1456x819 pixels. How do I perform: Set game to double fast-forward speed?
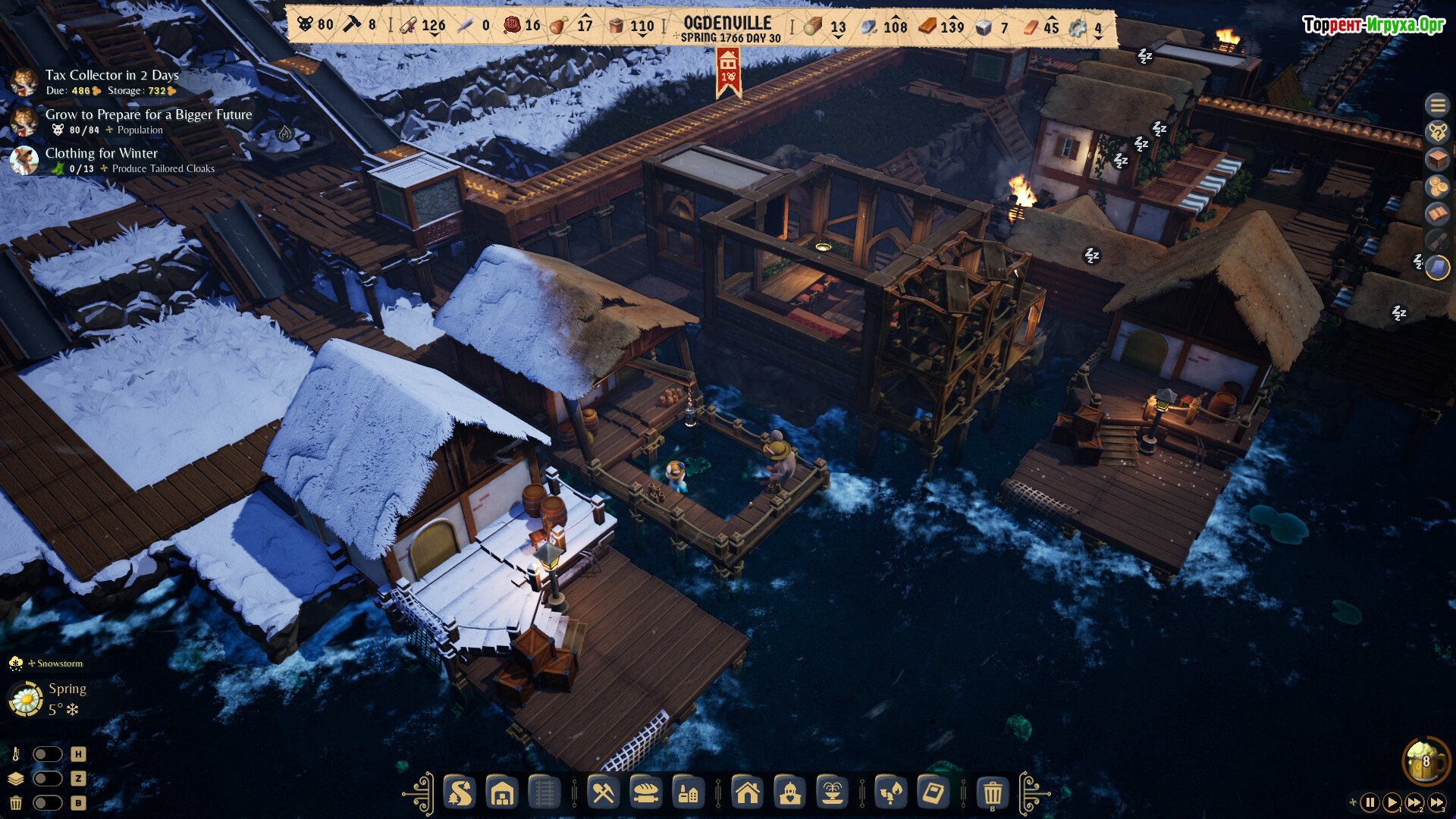click(x=1414, y=802)
